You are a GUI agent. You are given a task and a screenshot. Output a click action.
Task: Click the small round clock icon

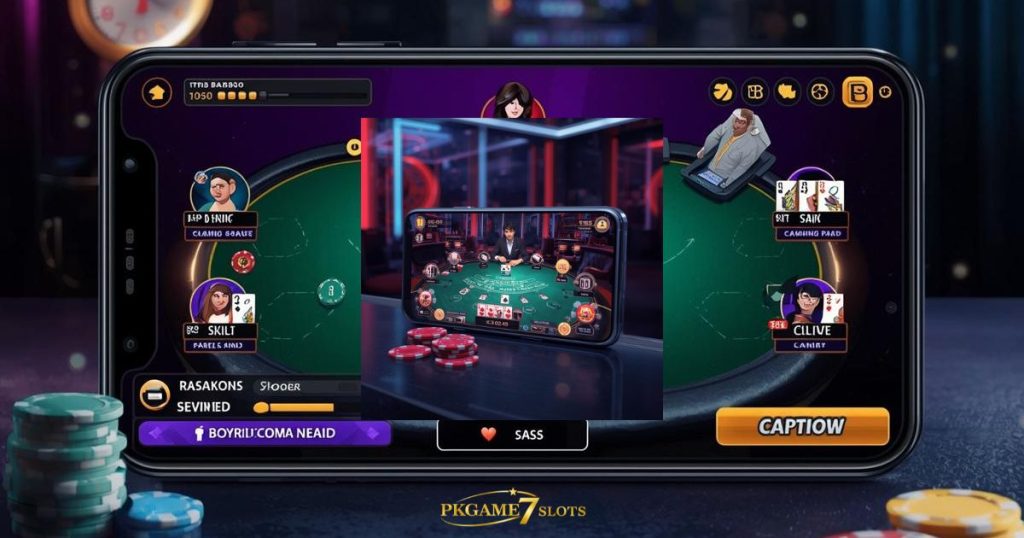(x=885, y=92)
